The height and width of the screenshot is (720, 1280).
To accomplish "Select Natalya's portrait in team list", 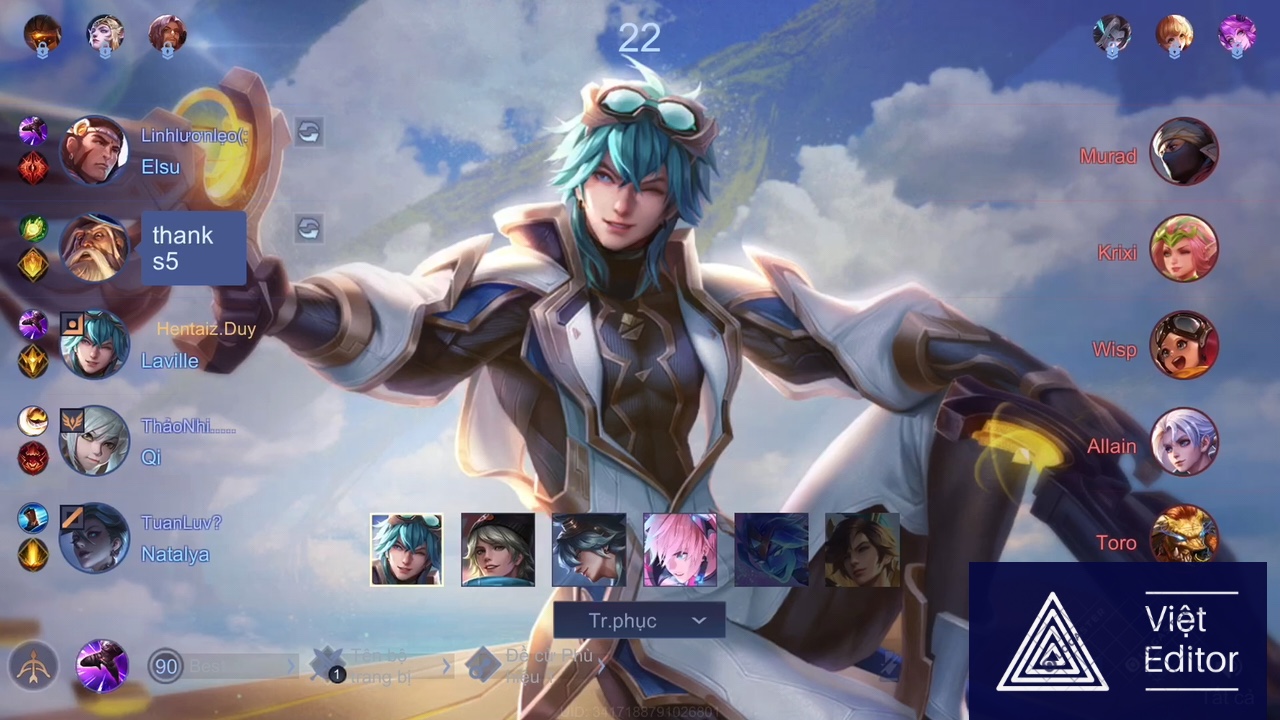I will (94, 538).
